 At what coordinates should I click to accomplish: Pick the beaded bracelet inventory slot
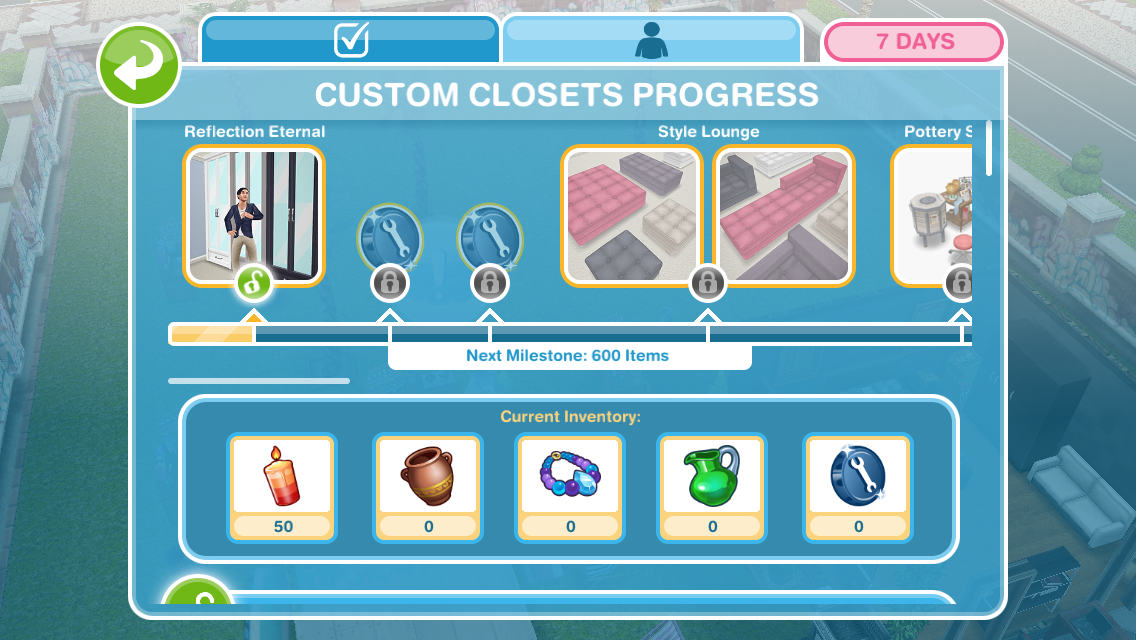[570, 487]
